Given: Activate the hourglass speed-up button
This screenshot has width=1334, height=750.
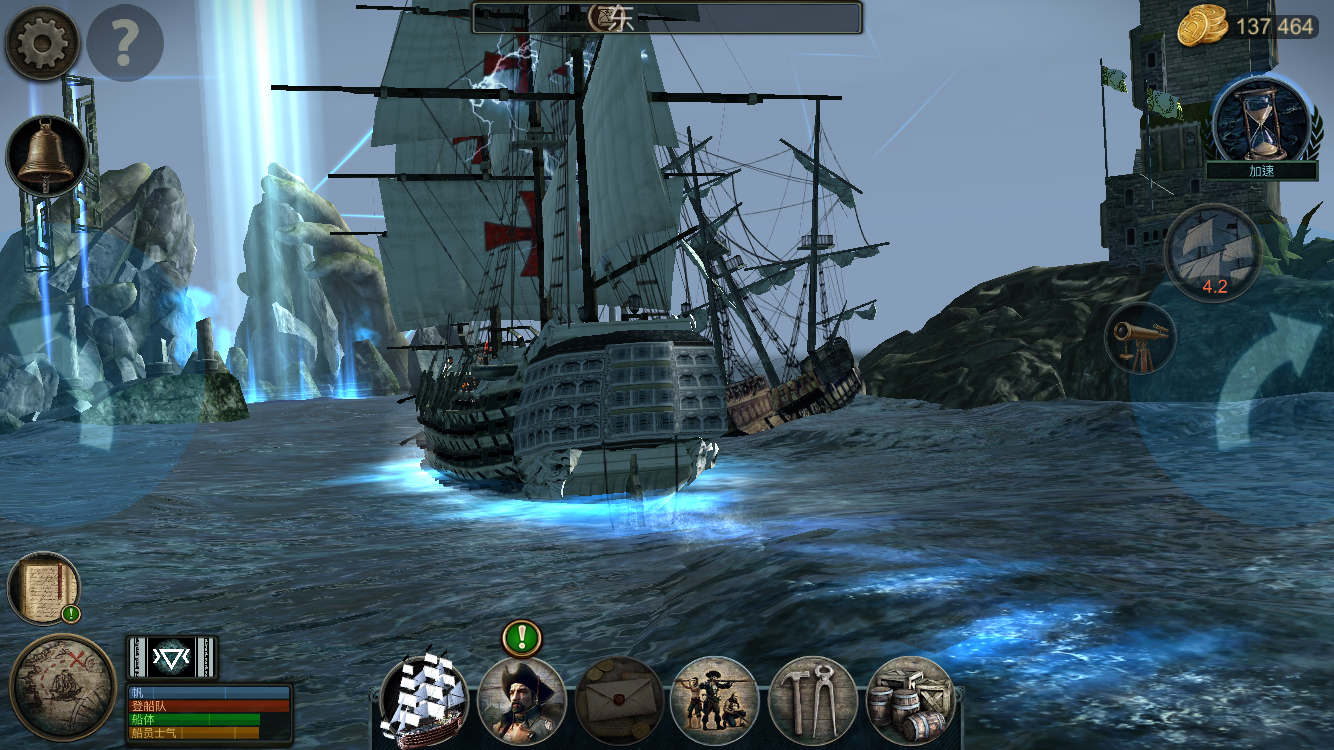Looking at the screenshot, I should (1260, 120).
